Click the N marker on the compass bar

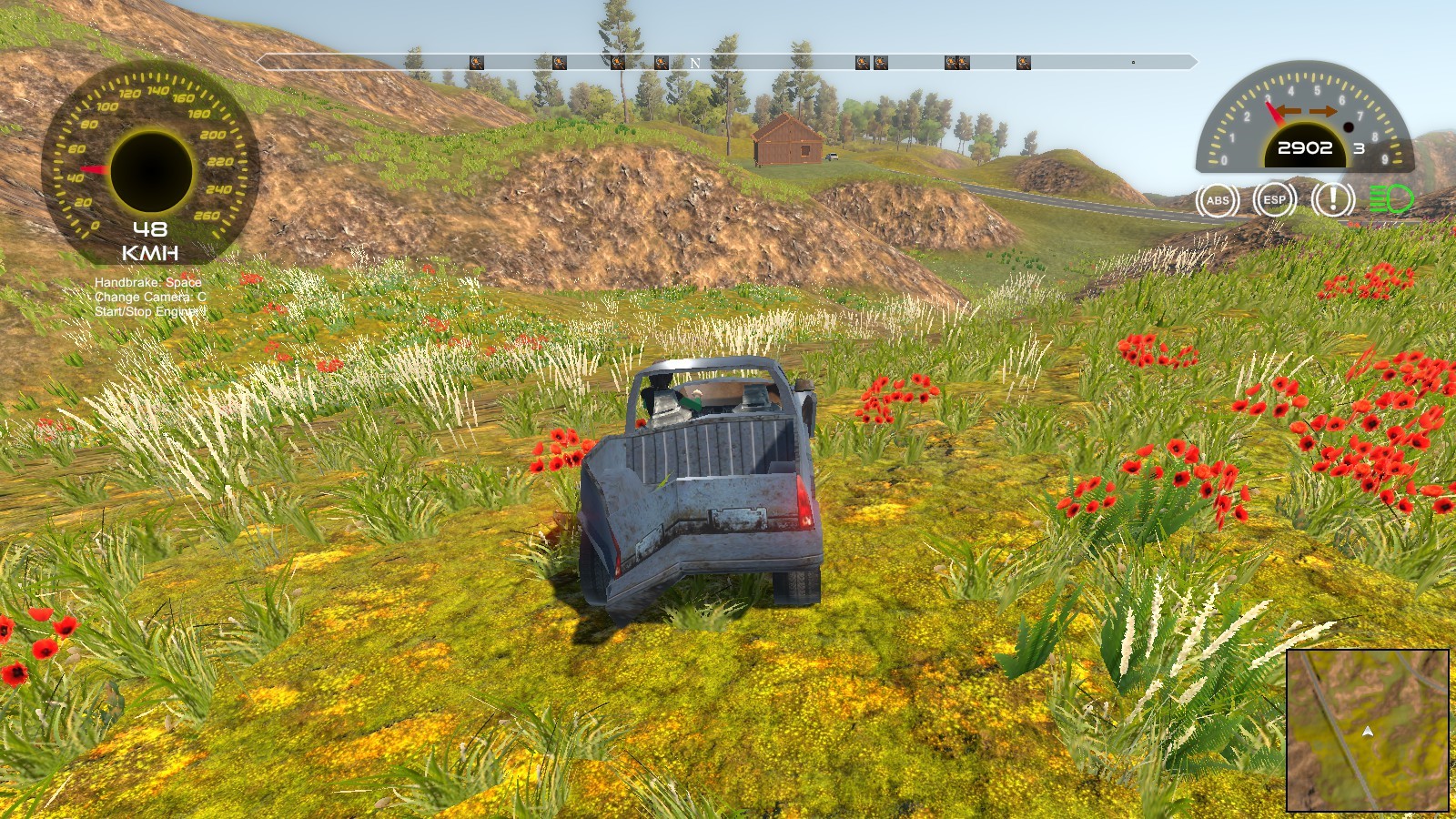pos(693,62)
